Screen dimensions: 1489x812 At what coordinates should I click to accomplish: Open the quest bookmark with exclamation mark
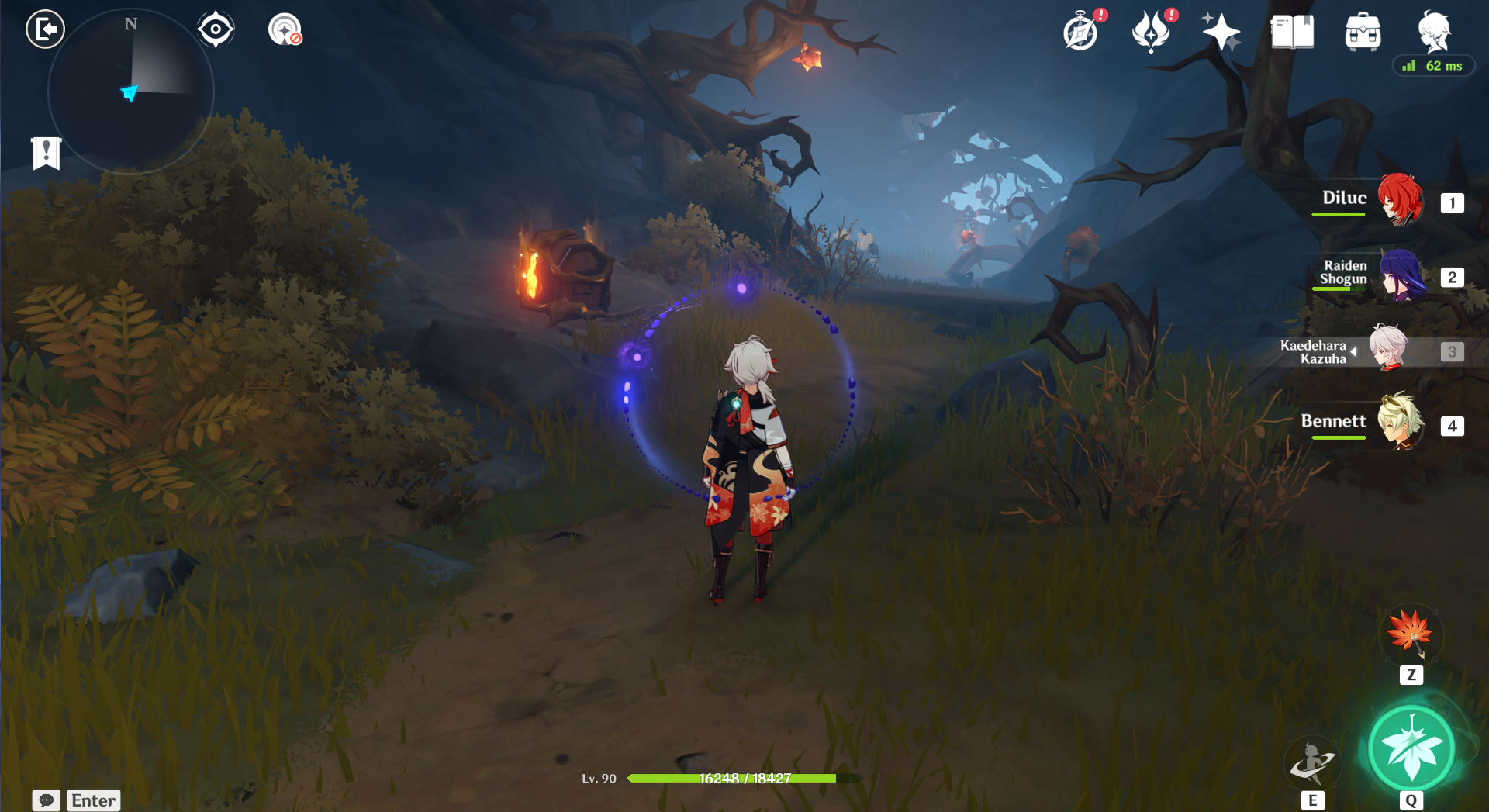(47, 153)
